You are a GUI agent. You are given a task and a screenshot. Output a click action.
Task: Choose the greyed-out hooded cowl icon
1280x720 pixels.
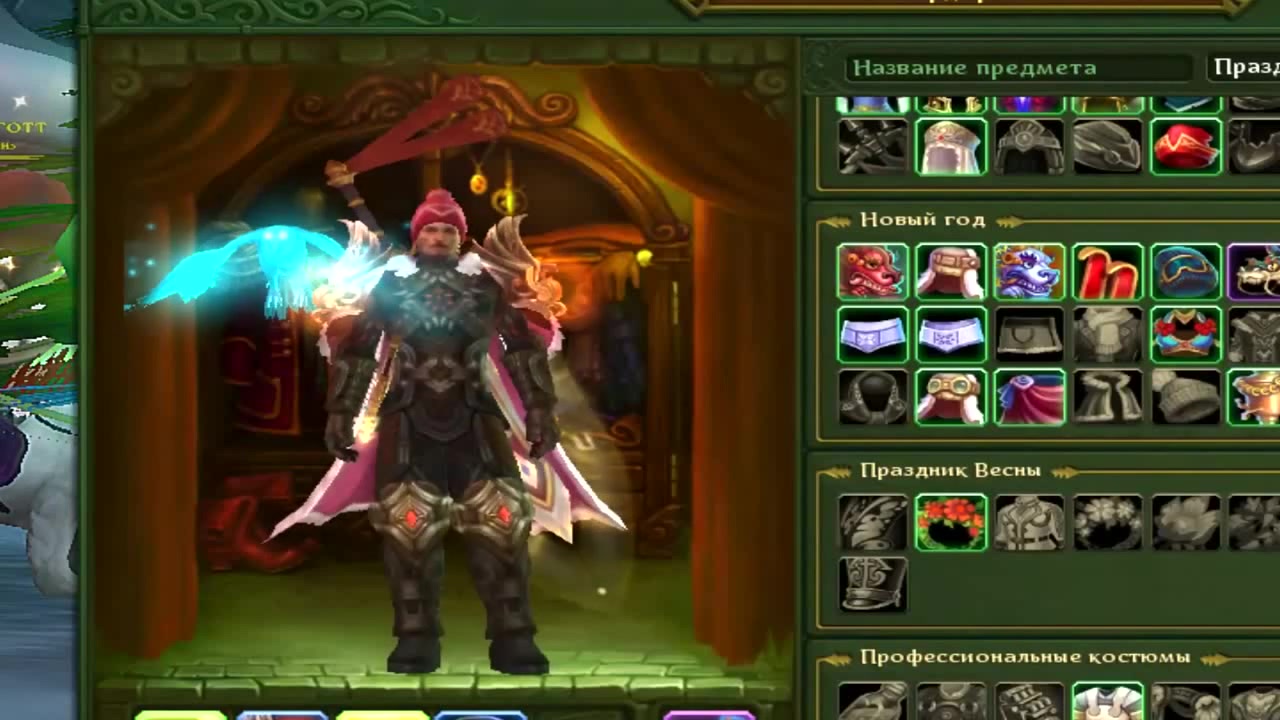(873, 397)
